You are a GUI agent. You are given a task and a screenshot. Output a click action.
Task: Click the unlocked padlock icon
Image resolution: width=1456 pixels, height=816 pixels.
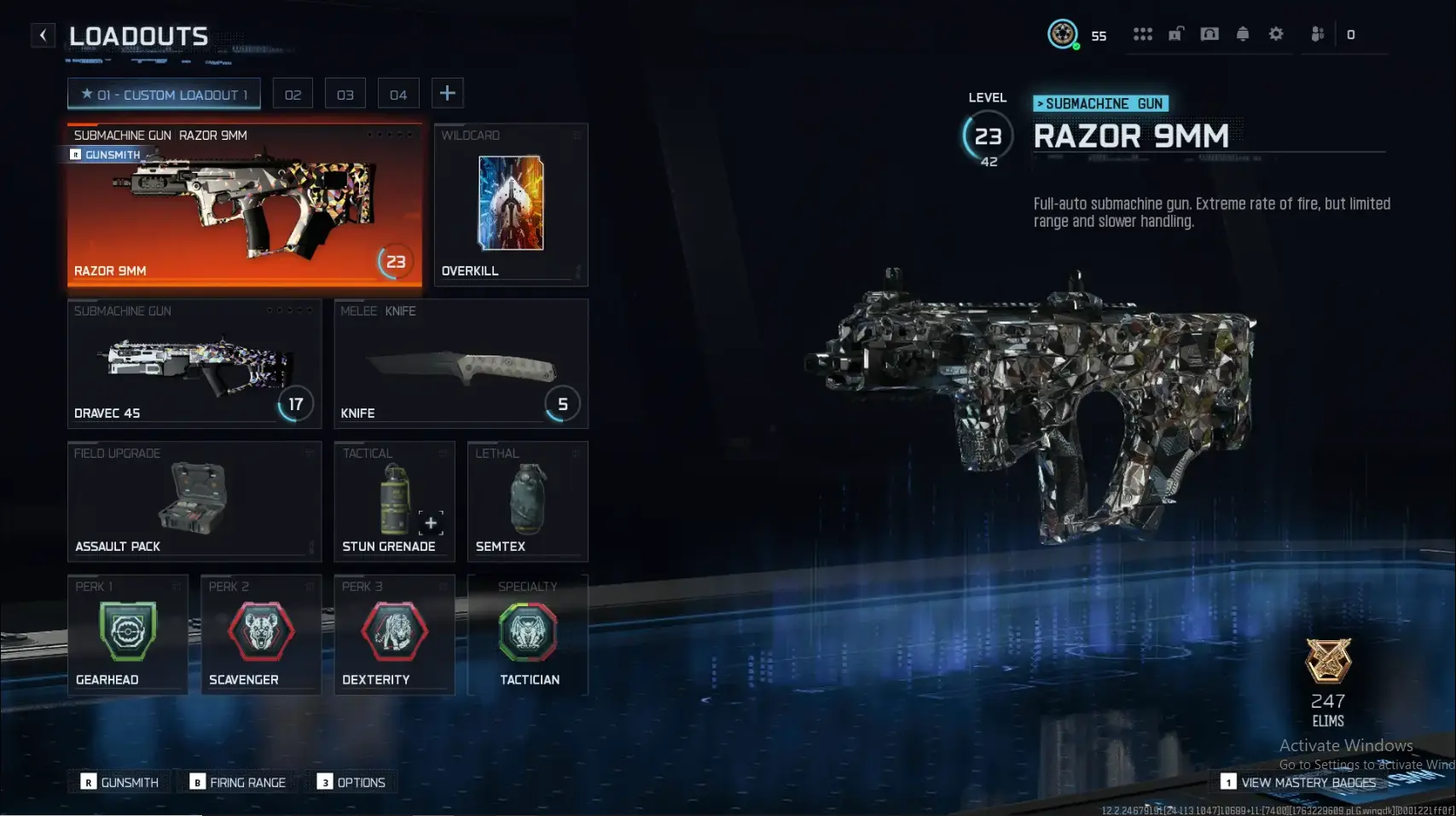[x=1177, y=34]
